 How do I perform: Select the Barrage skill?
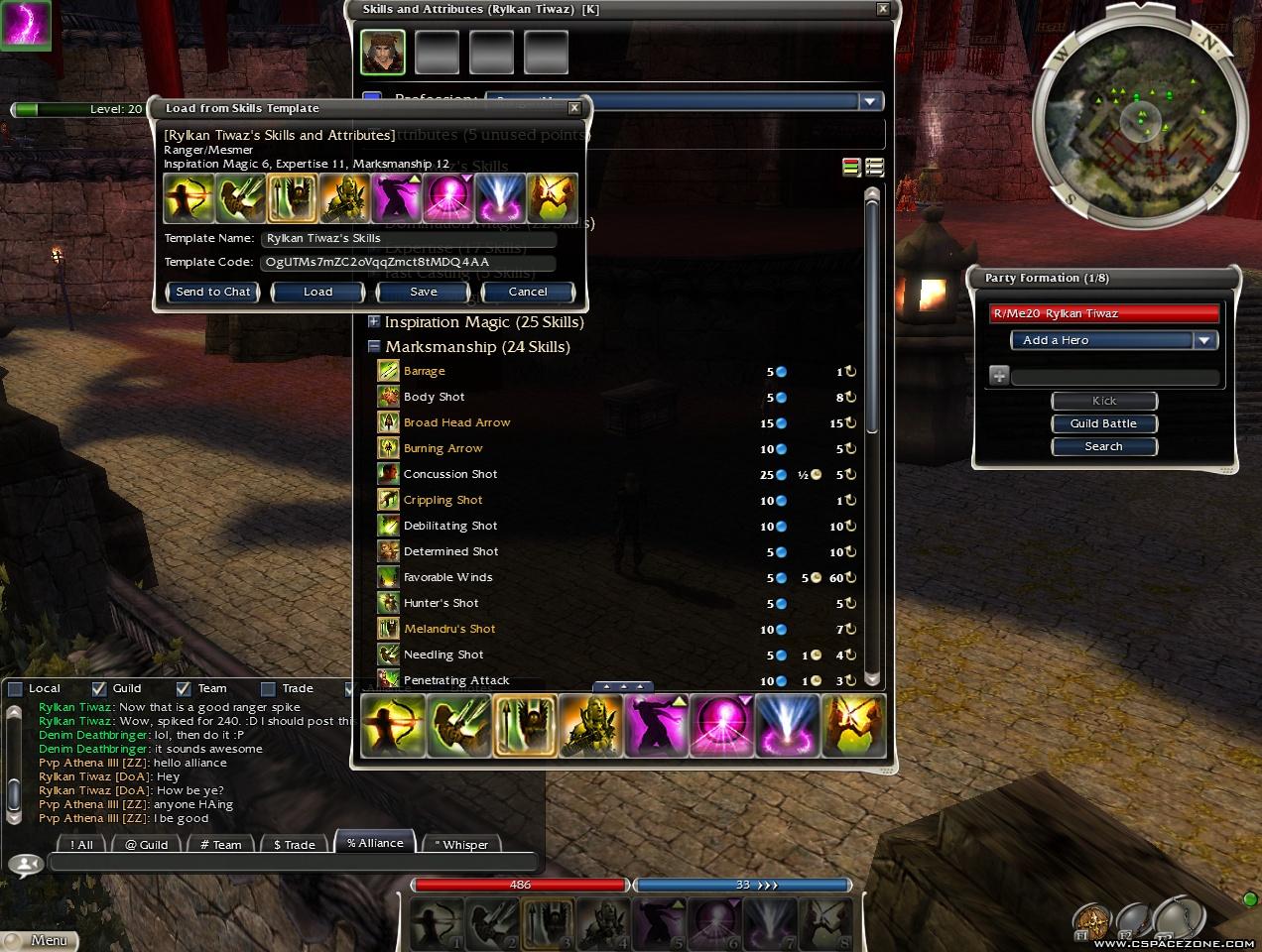tap(425, 371)
